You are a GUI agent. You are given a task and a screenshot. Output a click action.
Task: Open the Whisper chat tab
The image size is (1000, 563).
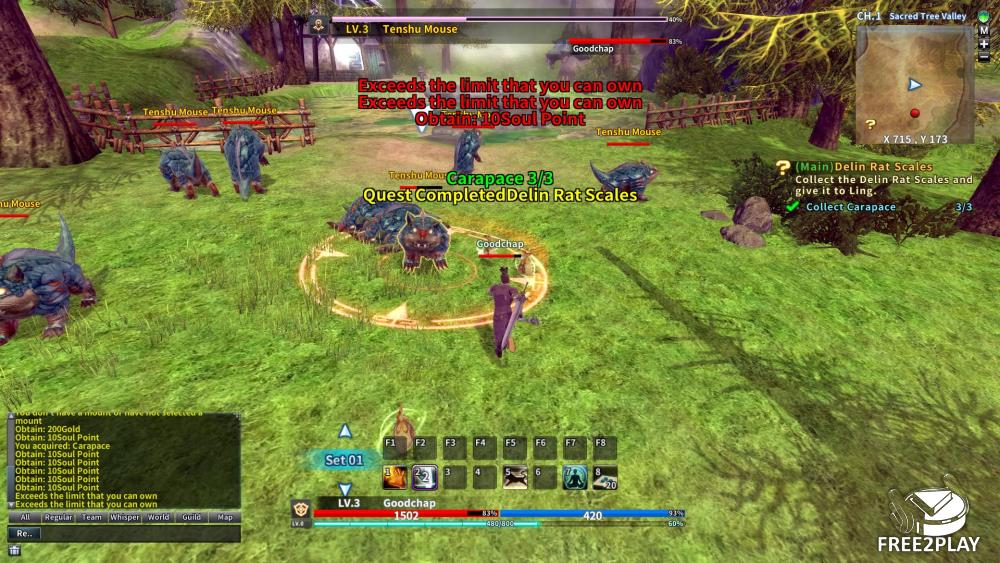(125, 518)
